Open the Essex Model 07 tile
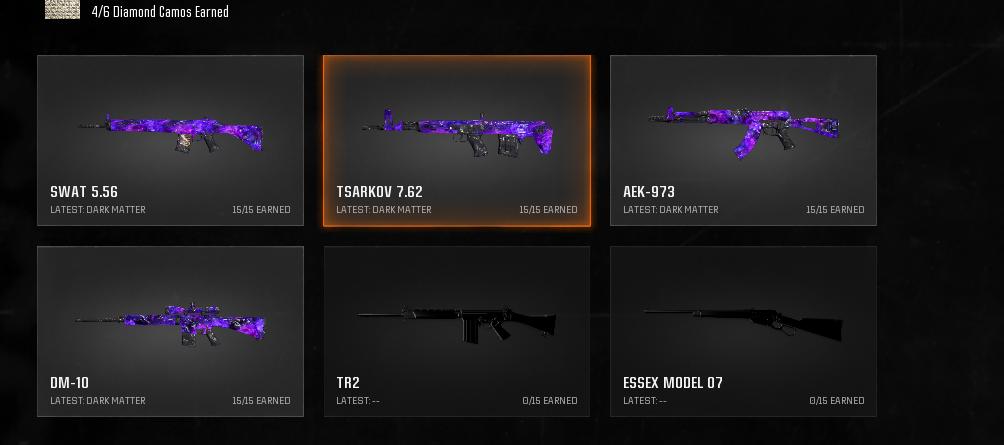Viewport: 1004px width, 445px height. tap(743, 331)
